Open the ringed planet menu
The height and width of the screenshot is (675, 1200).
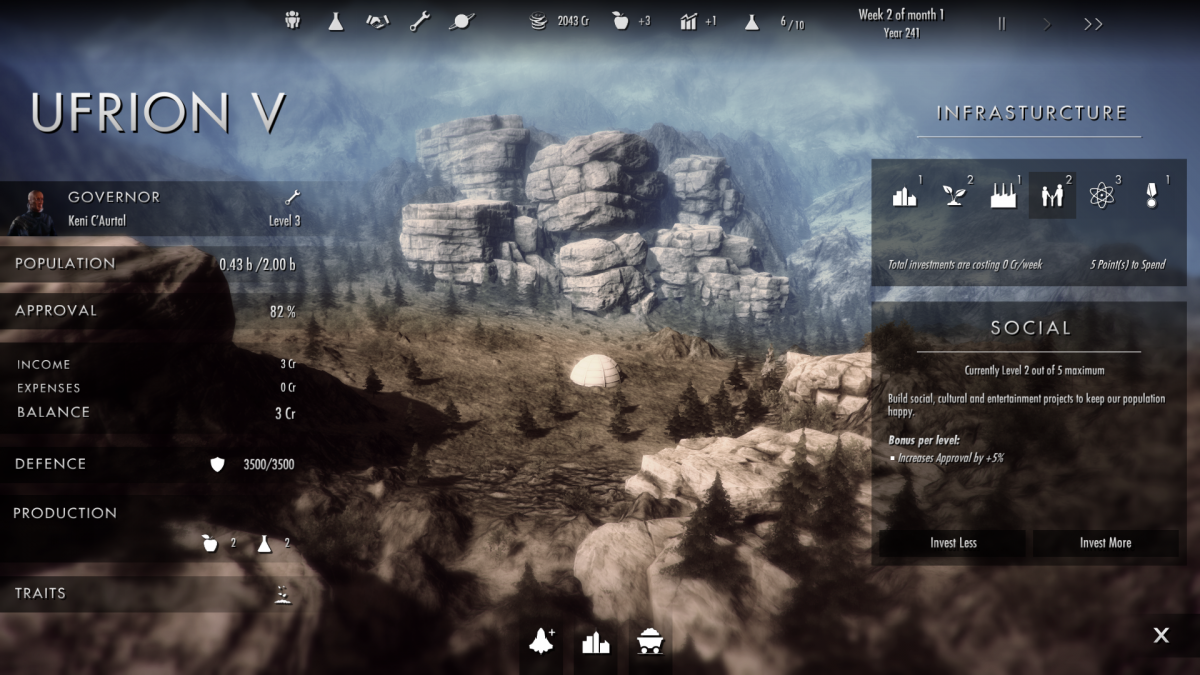[x=463, y=21]
